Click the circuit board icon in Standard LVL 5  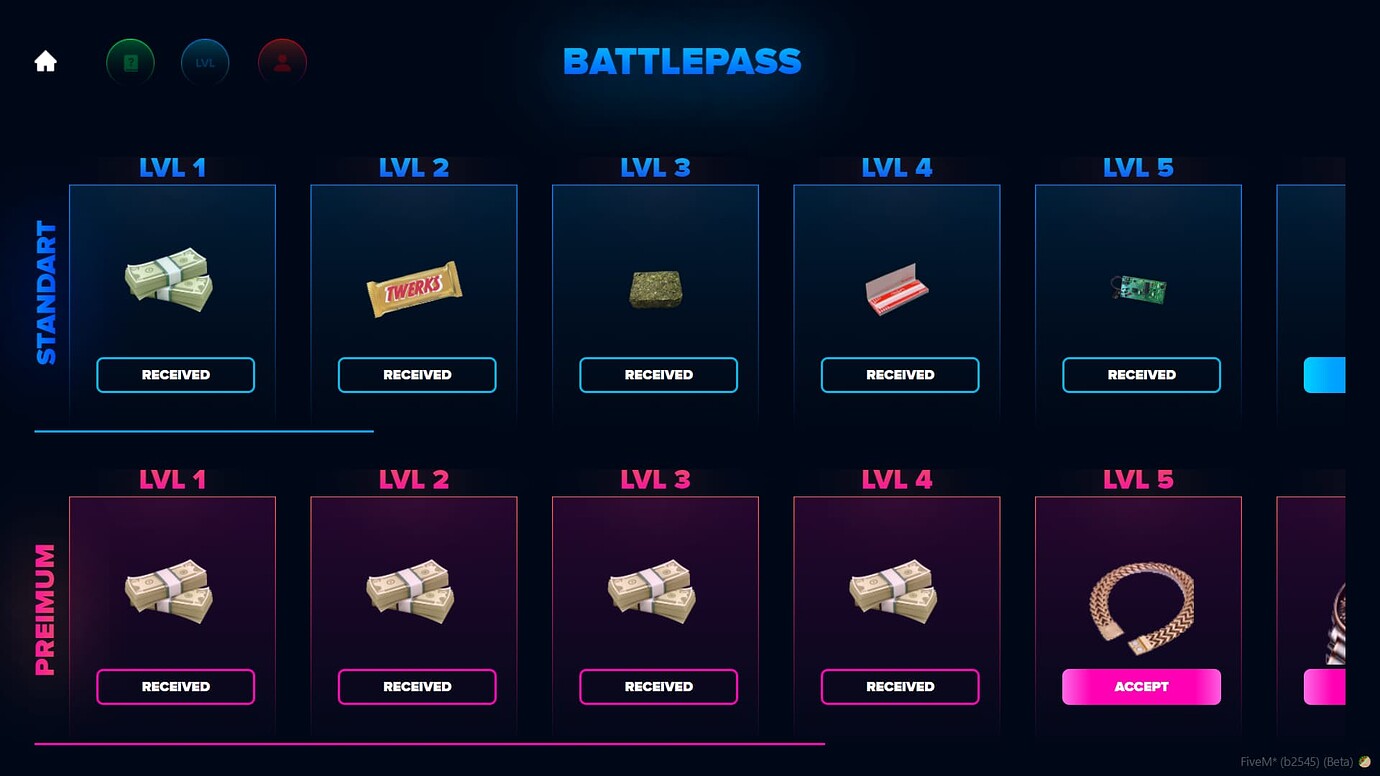coord(1138,288)
